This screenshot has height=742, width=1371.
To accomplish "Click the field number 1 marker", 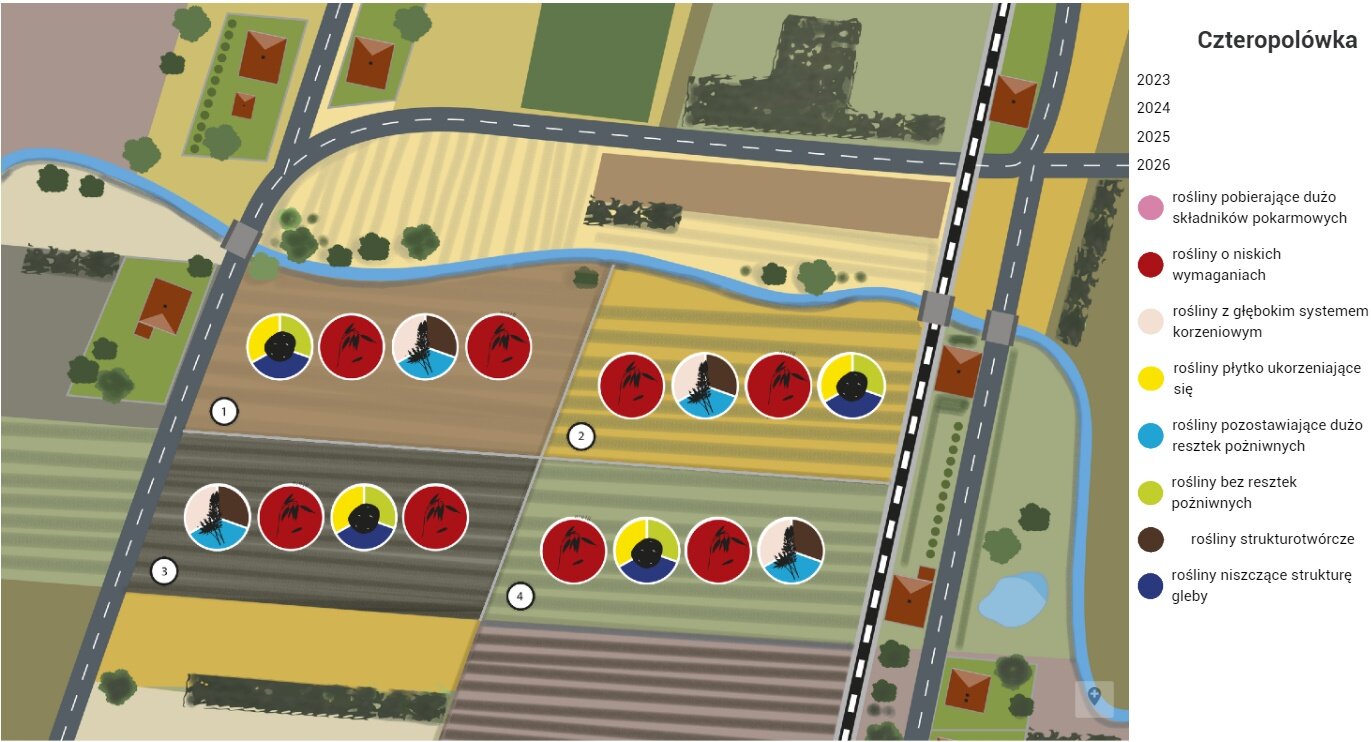I will click(224, 411).
